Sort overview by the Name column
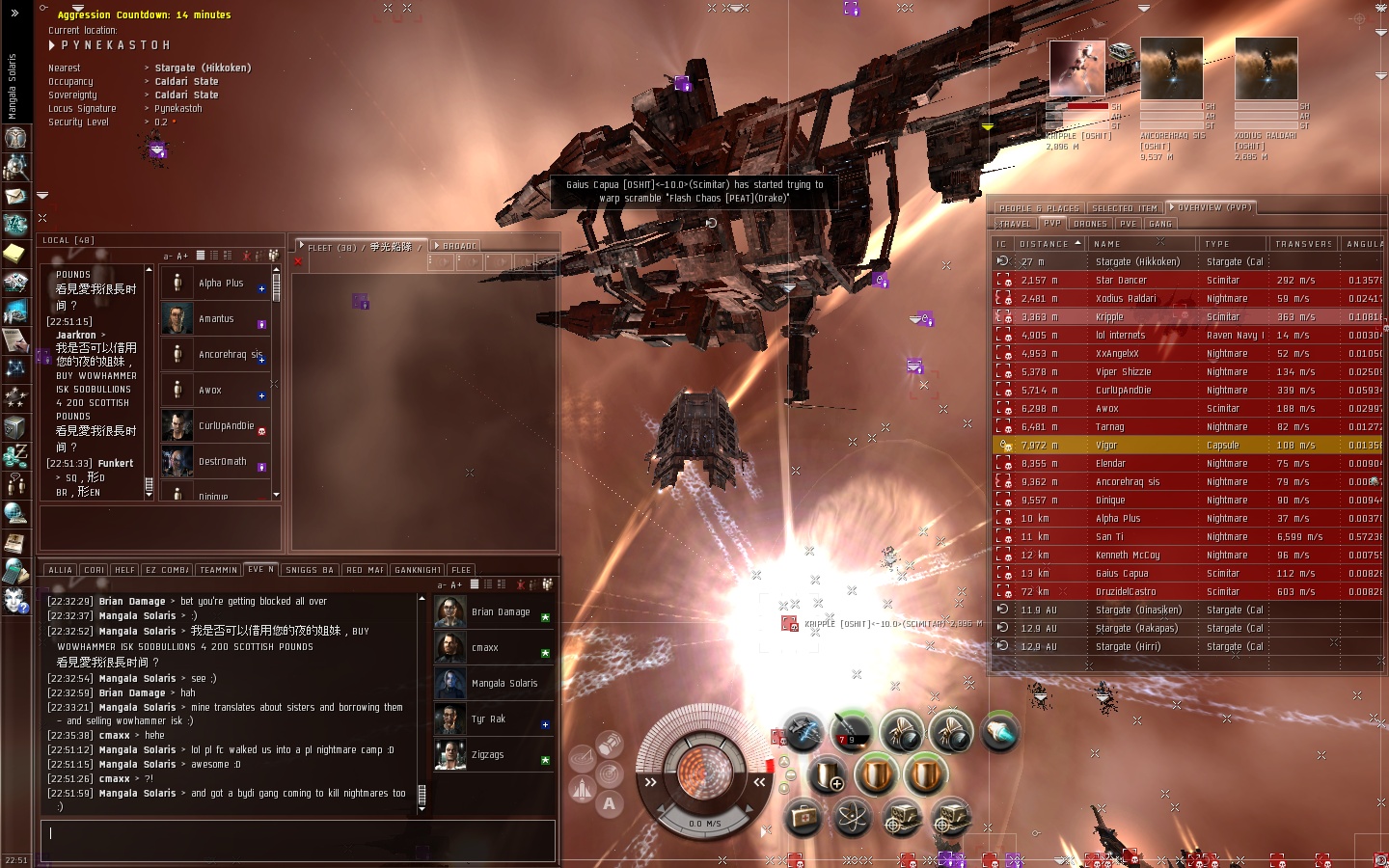Image resolution: width=1389 pixels, height=868 pixels. point(1107,244)
